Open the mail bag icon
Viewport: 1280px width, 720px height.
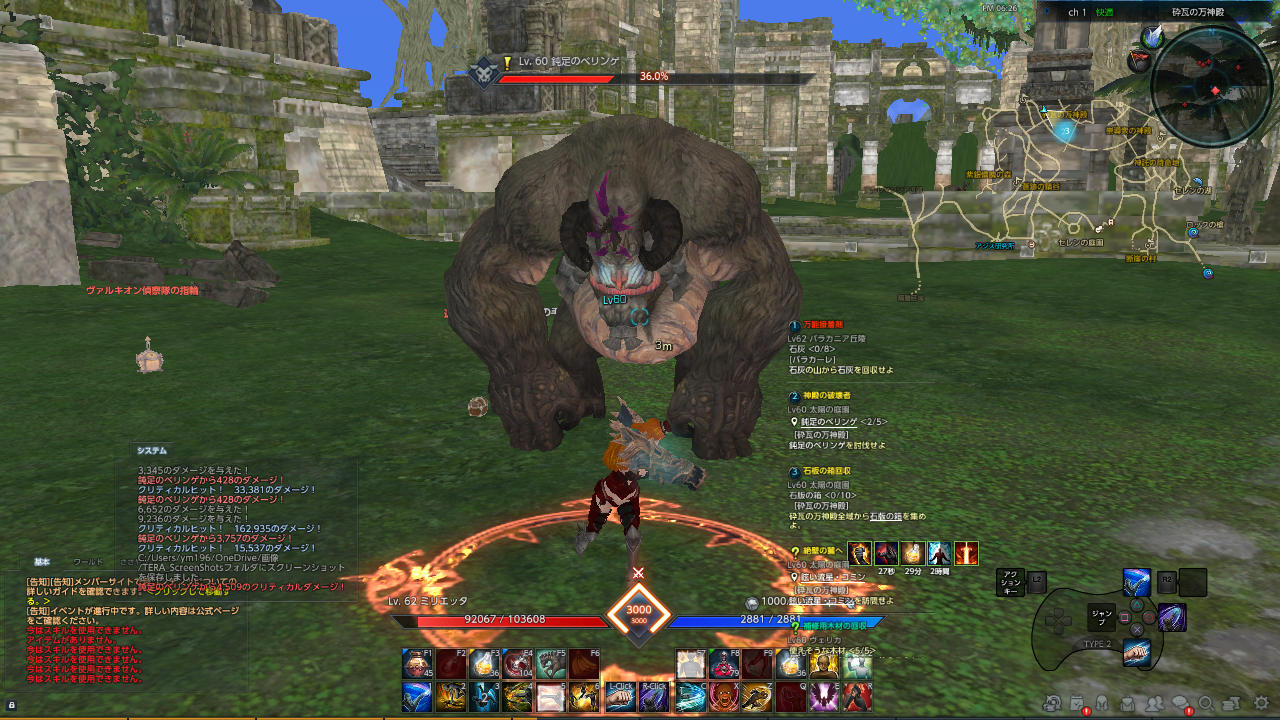pos(1128,704)
